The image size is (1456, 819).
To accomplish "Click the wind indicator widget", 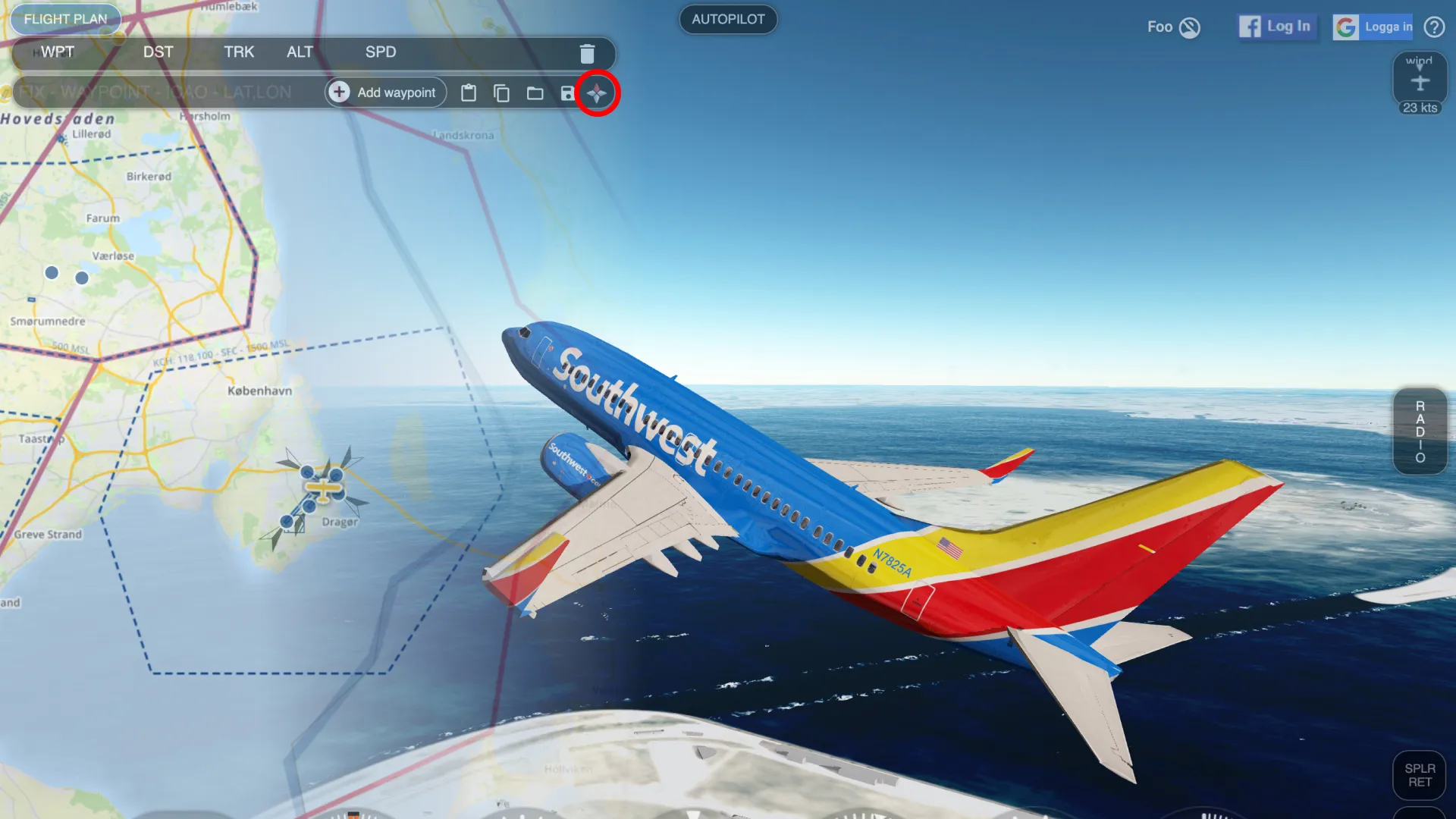I will click(x=1420, y=82).
